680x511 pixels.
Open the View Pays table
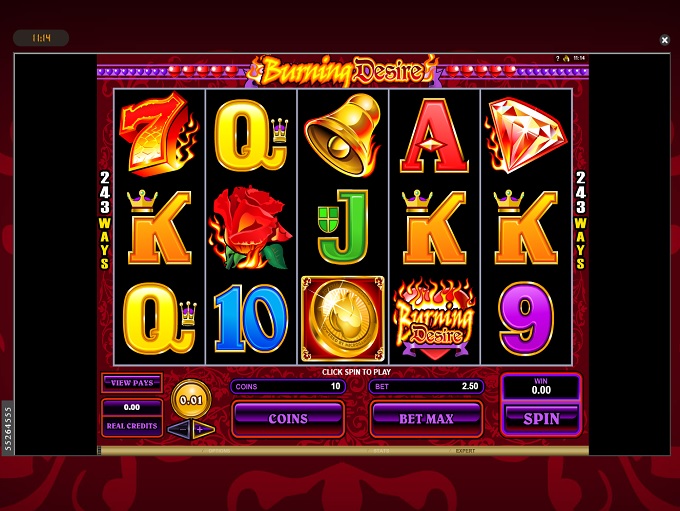[132, 383]
